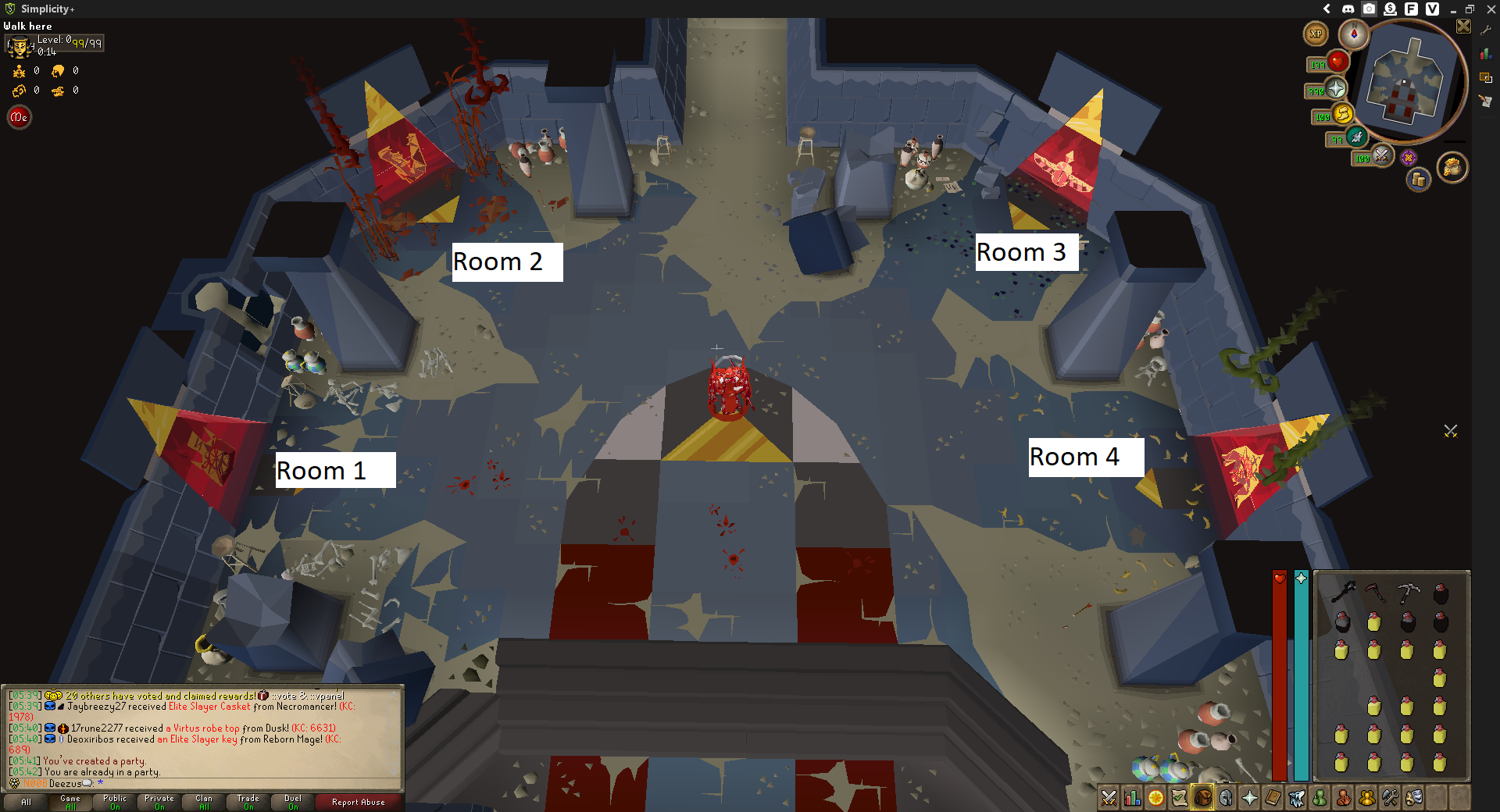Open the Magic spellbook tab

pos(1273,798)
